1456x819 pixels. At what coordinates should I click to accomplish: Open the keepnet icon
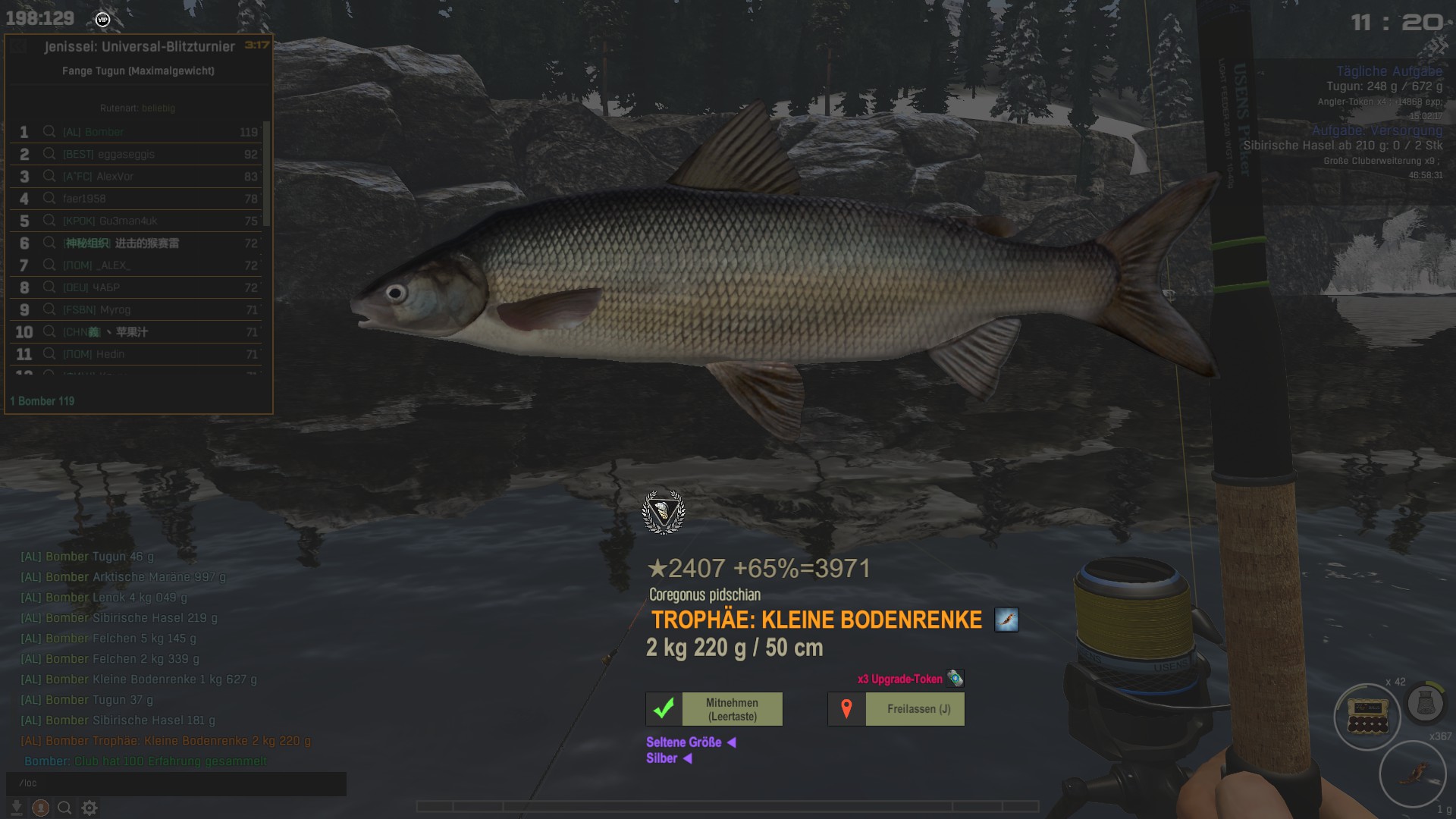click(x=1425, y=703)
